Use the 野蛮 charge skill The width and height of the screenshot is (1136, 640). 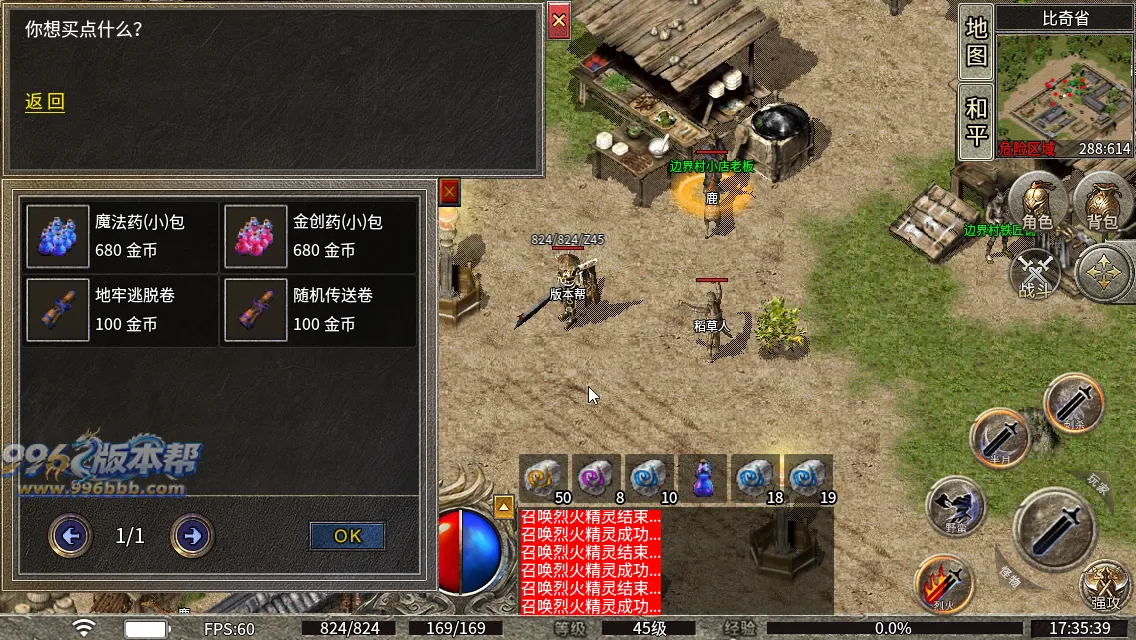point(954,507)
